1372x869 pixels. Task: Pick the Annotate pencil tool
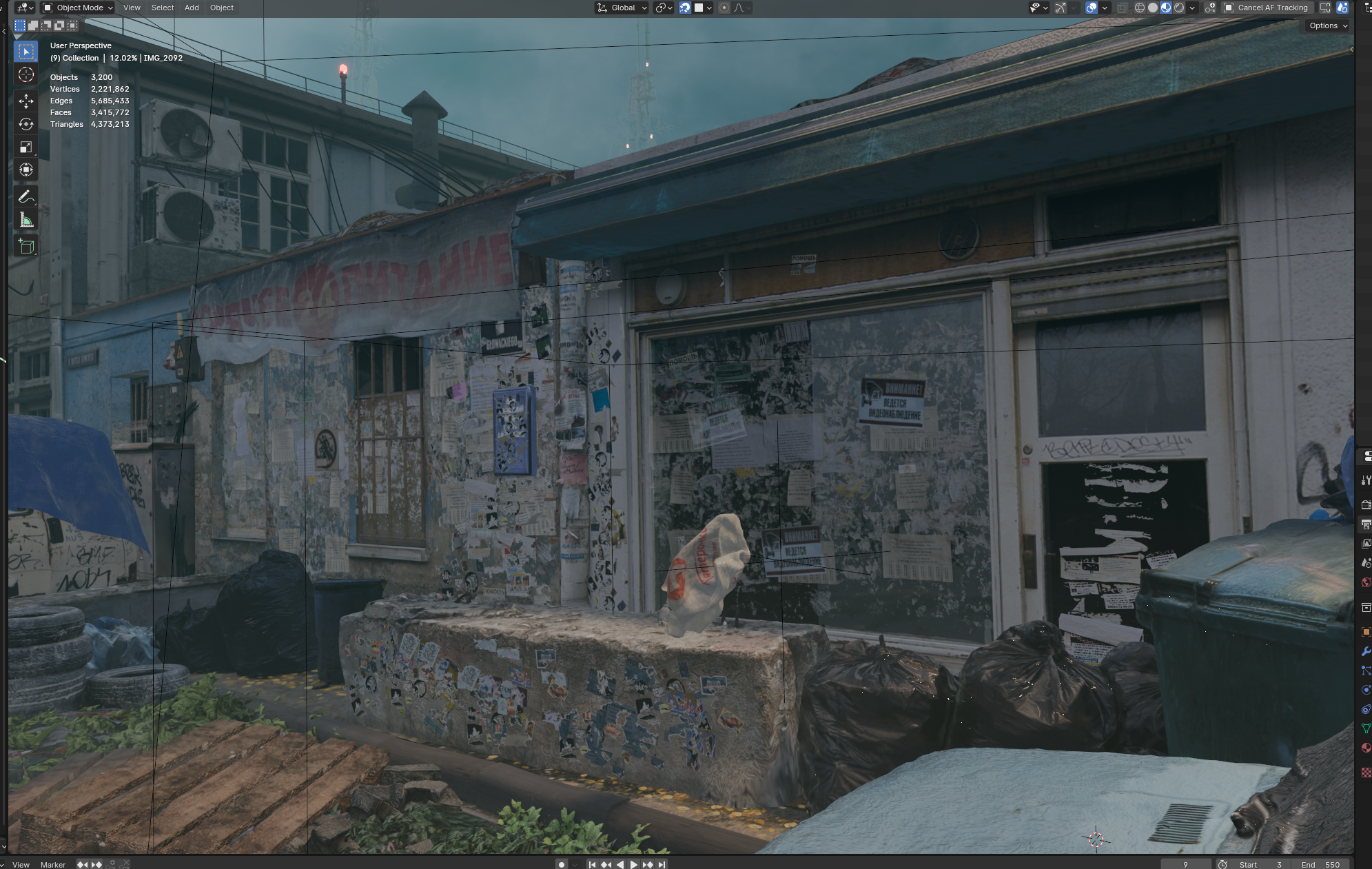click(x=26, y=197)
